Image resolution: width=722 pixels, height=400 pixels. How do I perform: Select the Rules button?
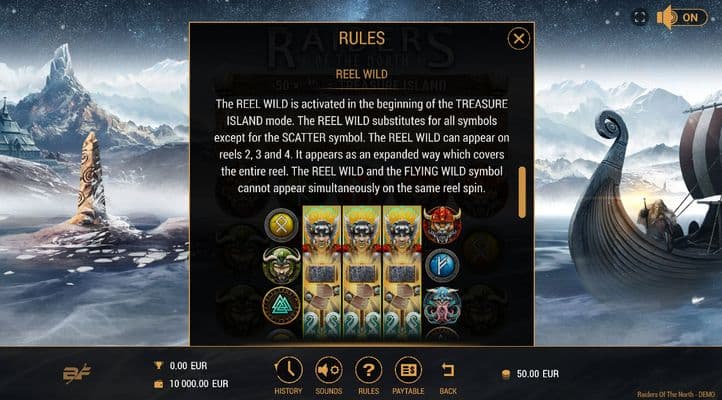[368, 371]
